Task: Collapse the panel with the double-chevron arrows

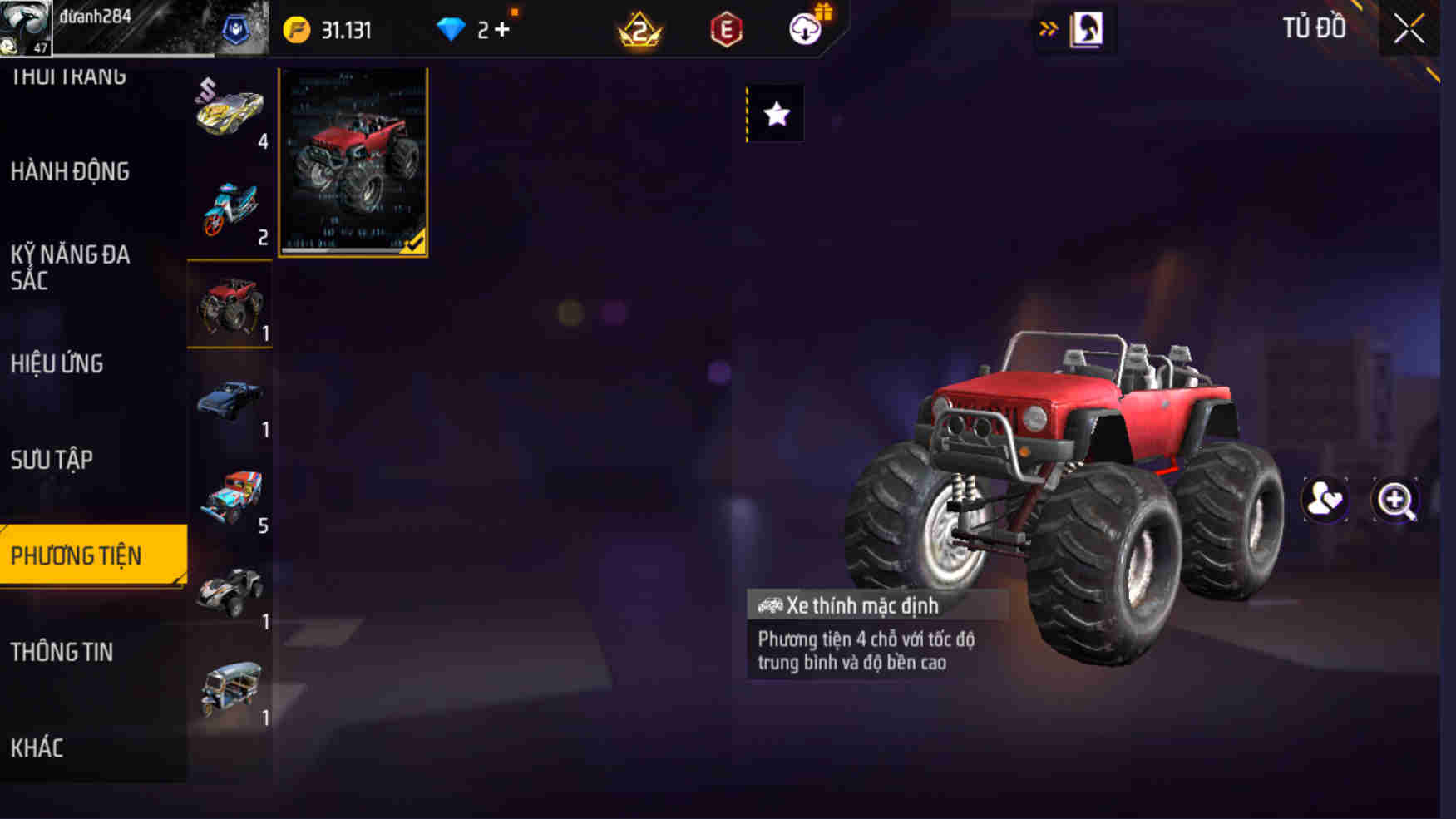Action: 1049,27
